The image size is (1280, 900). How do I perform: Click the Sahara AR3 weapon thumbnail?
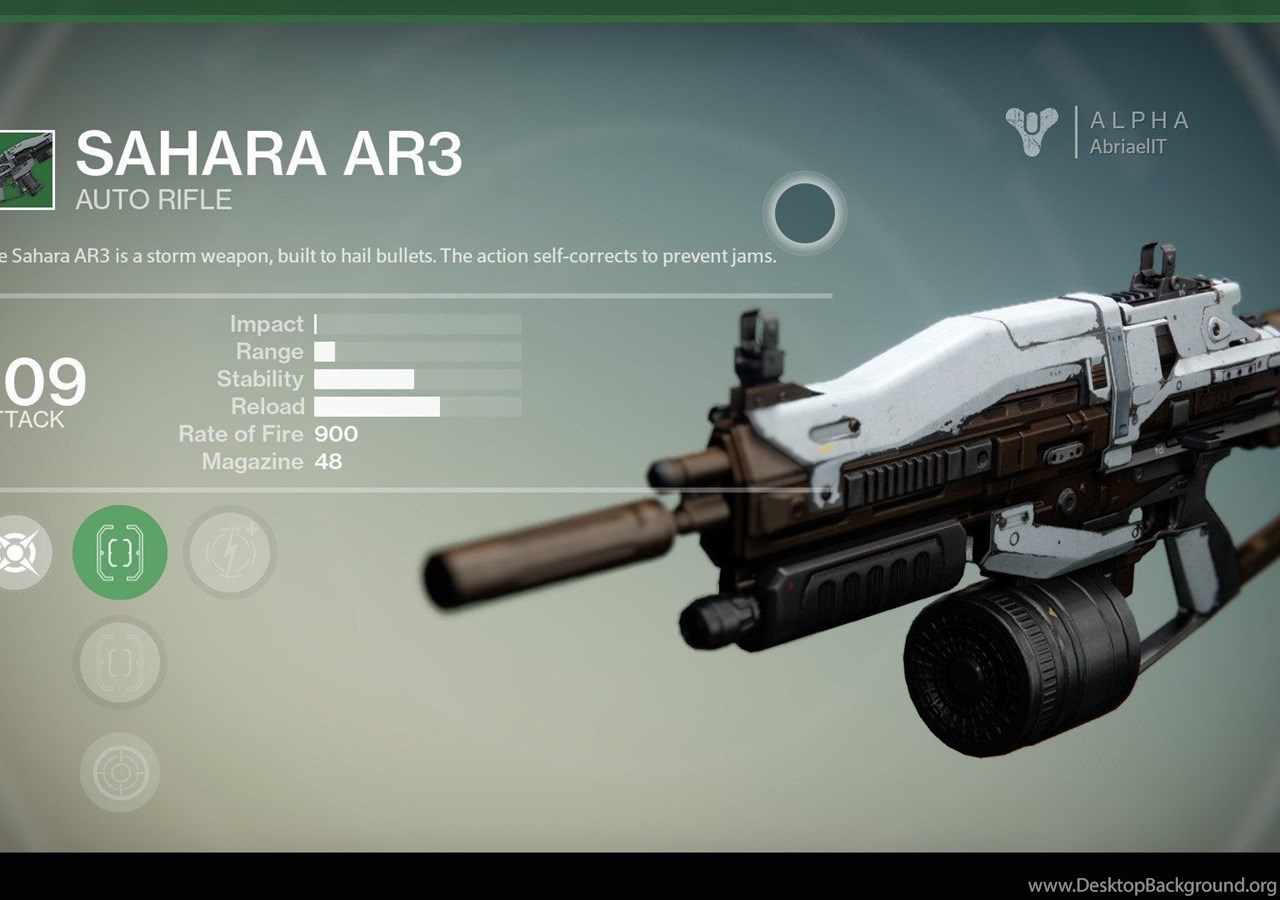click(25, 170)
